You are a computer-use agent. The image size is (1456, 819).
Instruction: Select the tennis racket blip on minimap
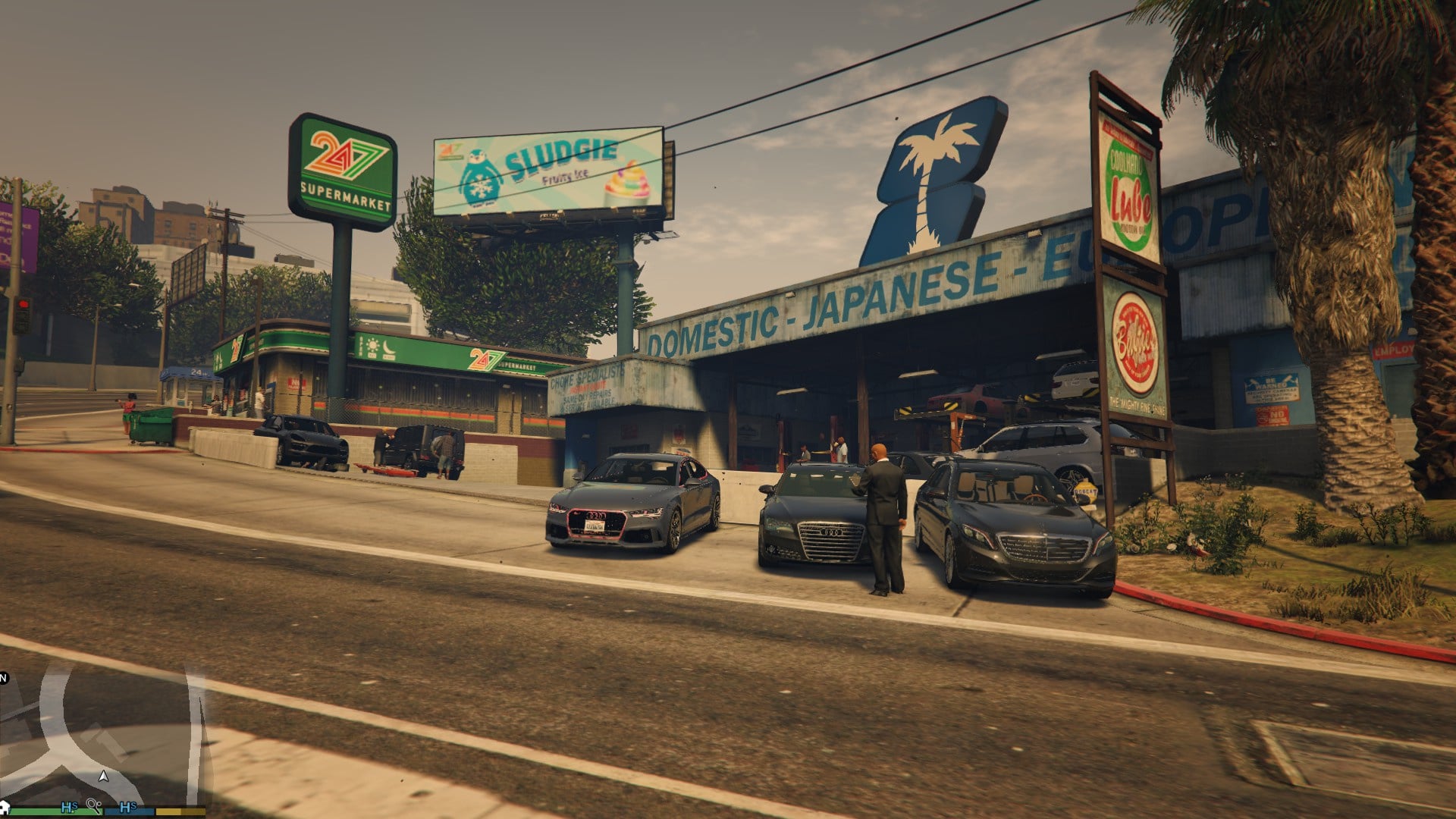coord(94,805)
